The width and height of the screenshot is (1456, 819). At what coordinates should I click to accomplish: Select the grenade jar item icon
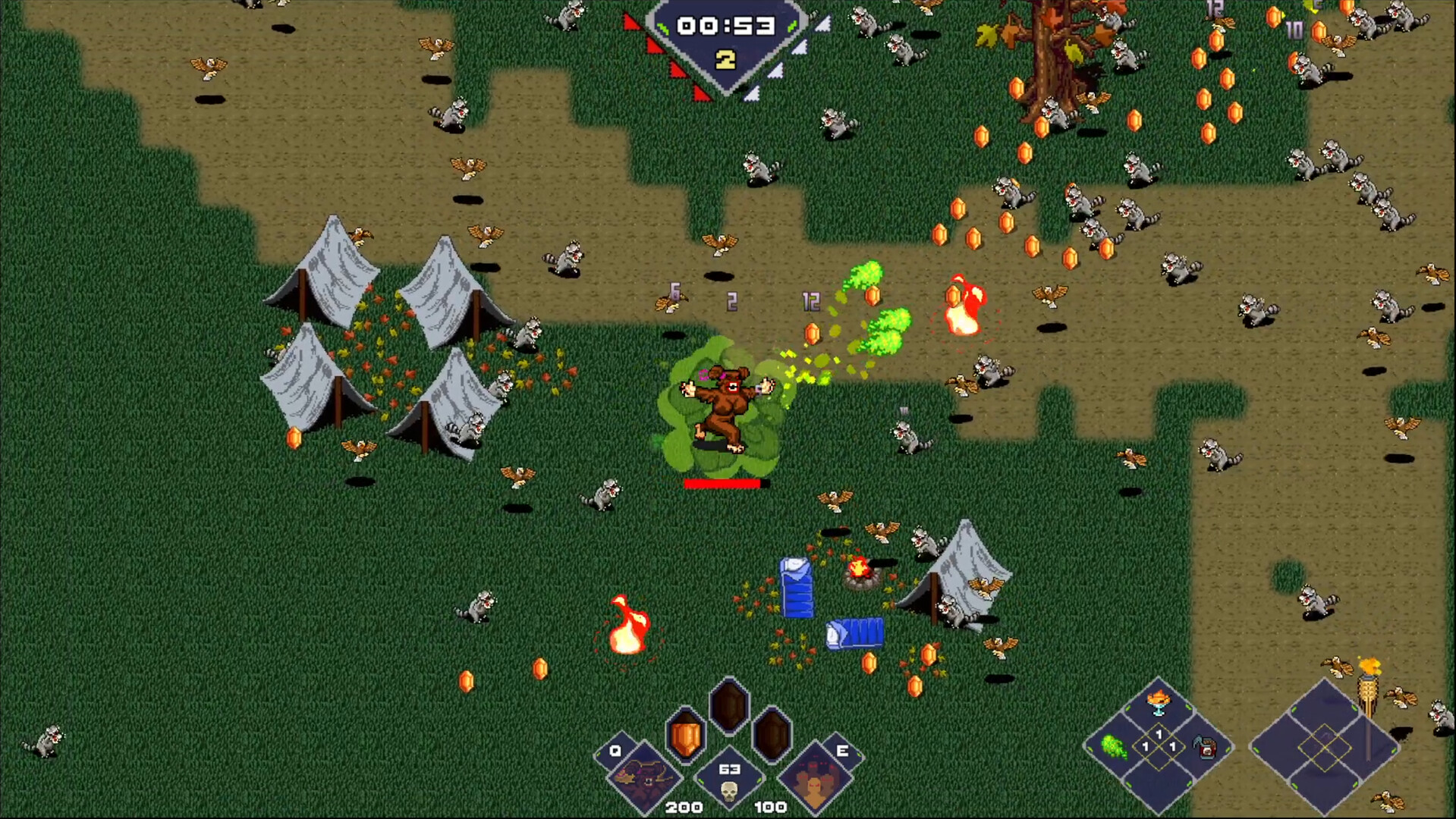tap(1206, 748)
